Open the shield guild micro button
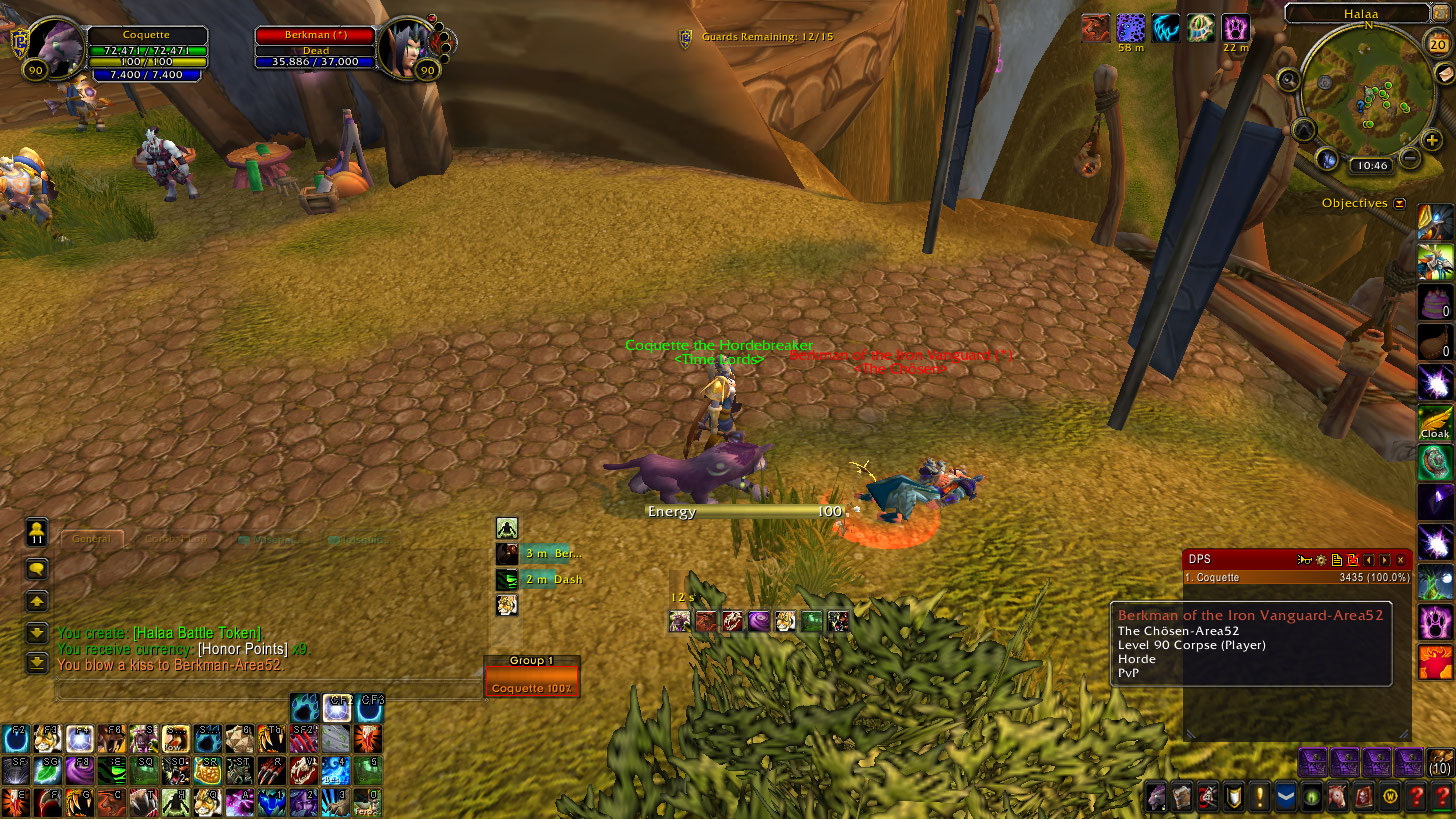1456x819 pixels. pyautogui.click(x=1234, y=796)
